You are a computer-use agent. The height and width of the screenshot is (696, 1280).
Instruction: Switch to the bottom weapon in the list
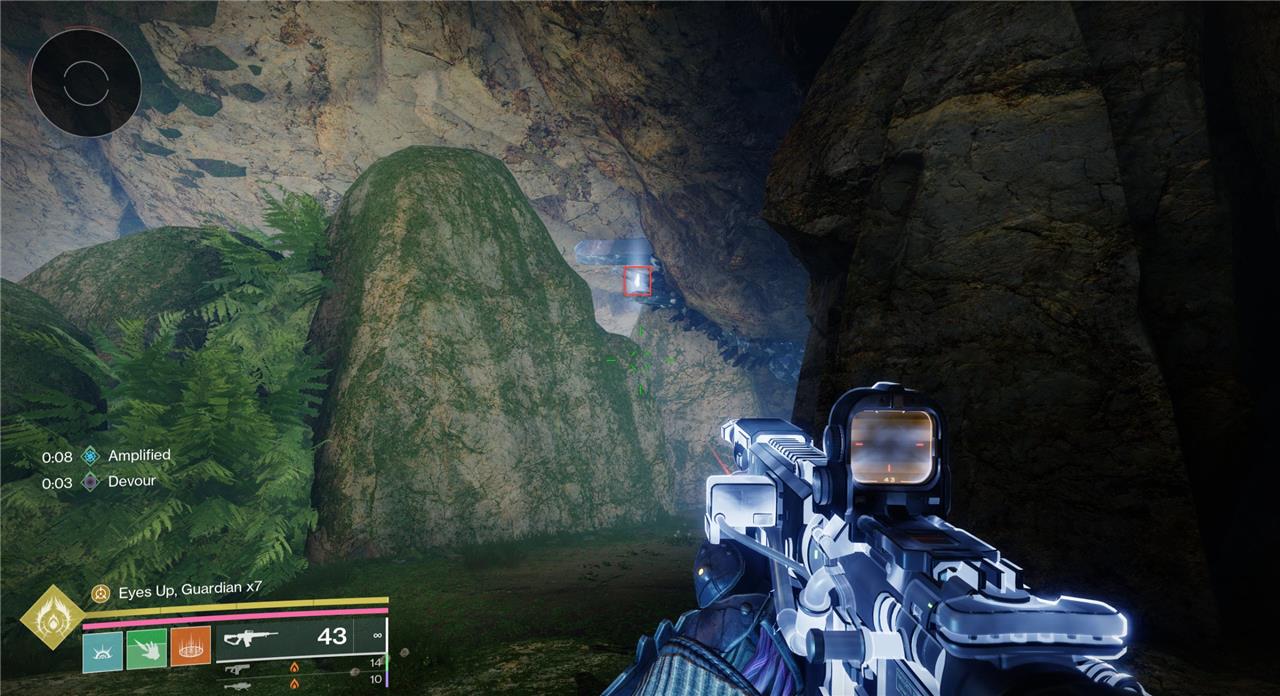pos(236,685)
